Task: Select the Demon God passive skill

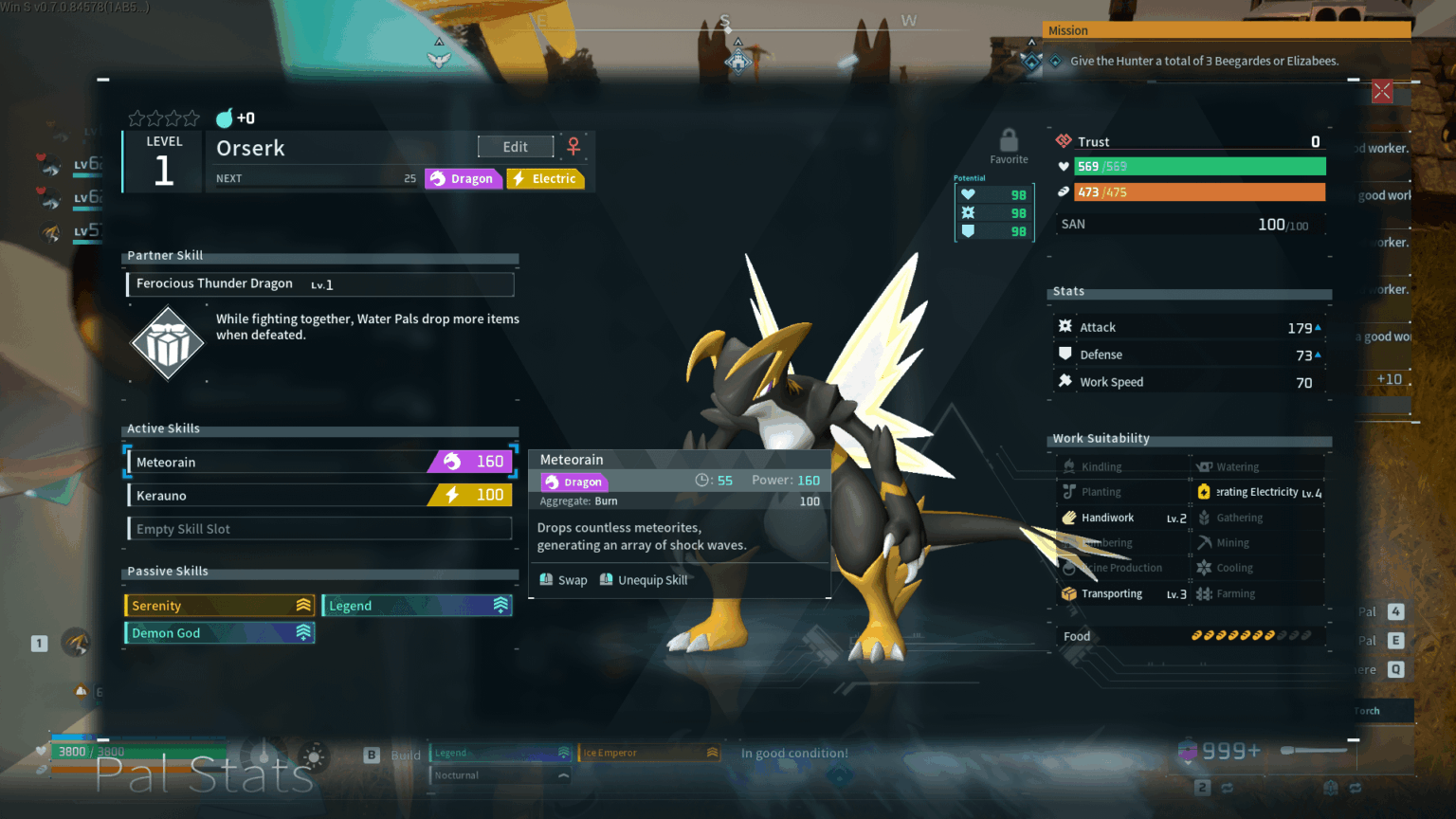Action: pos(220,633)
